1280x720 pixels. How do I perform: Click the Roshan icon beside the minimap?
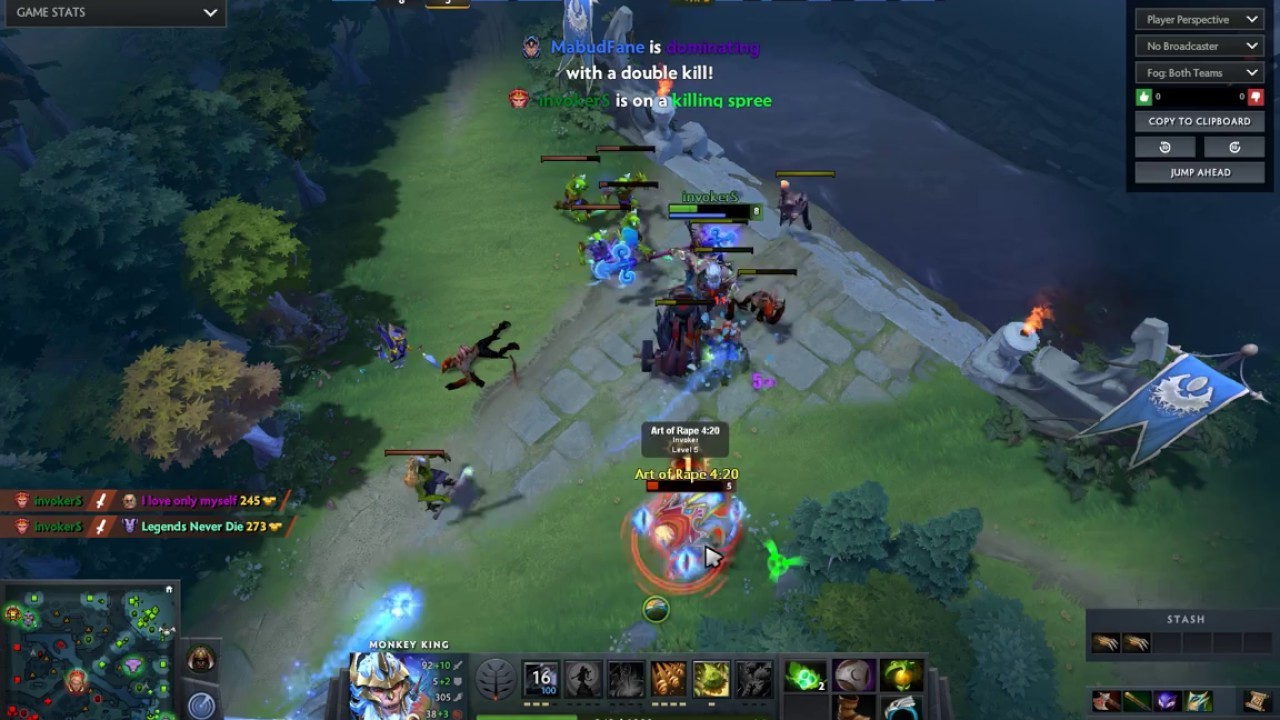(201, 661)
